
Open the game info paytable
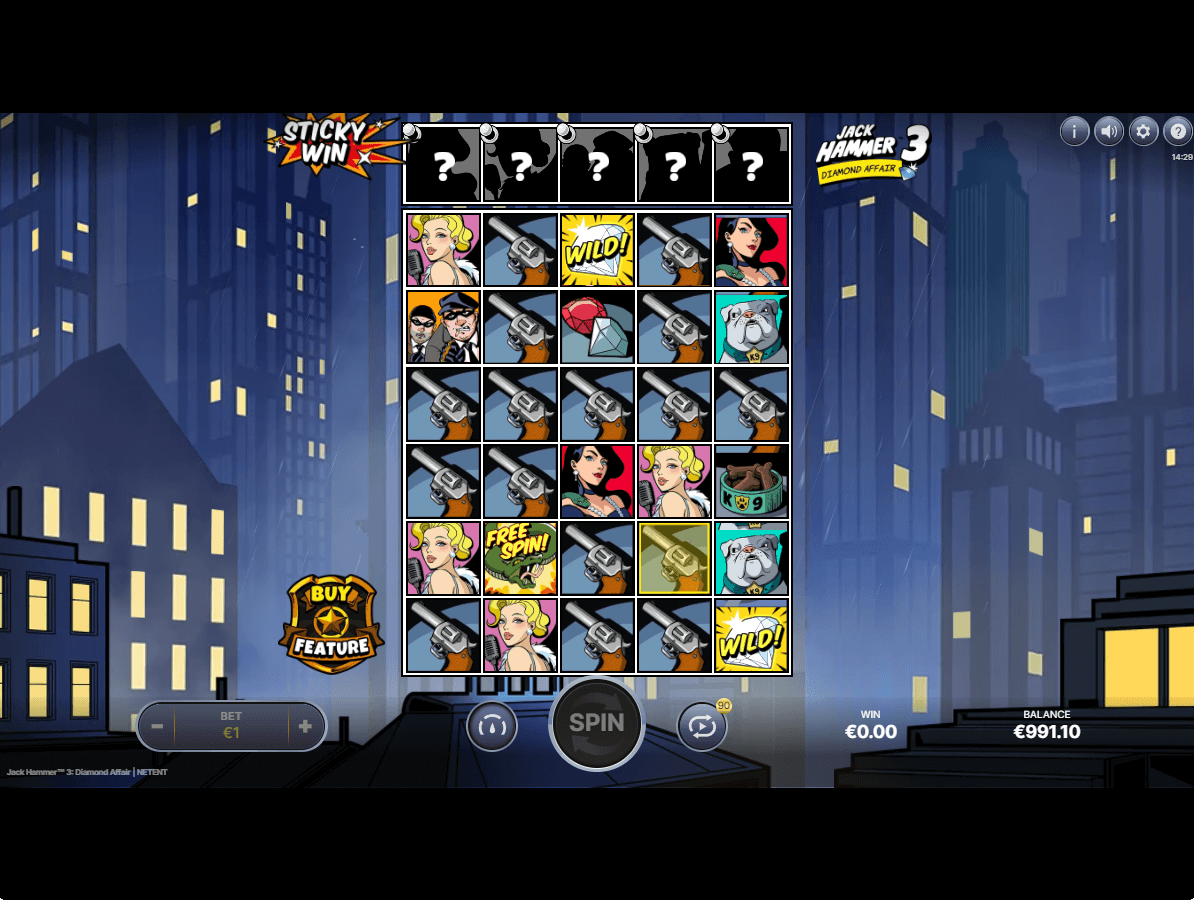click(x=1074, y=131)
